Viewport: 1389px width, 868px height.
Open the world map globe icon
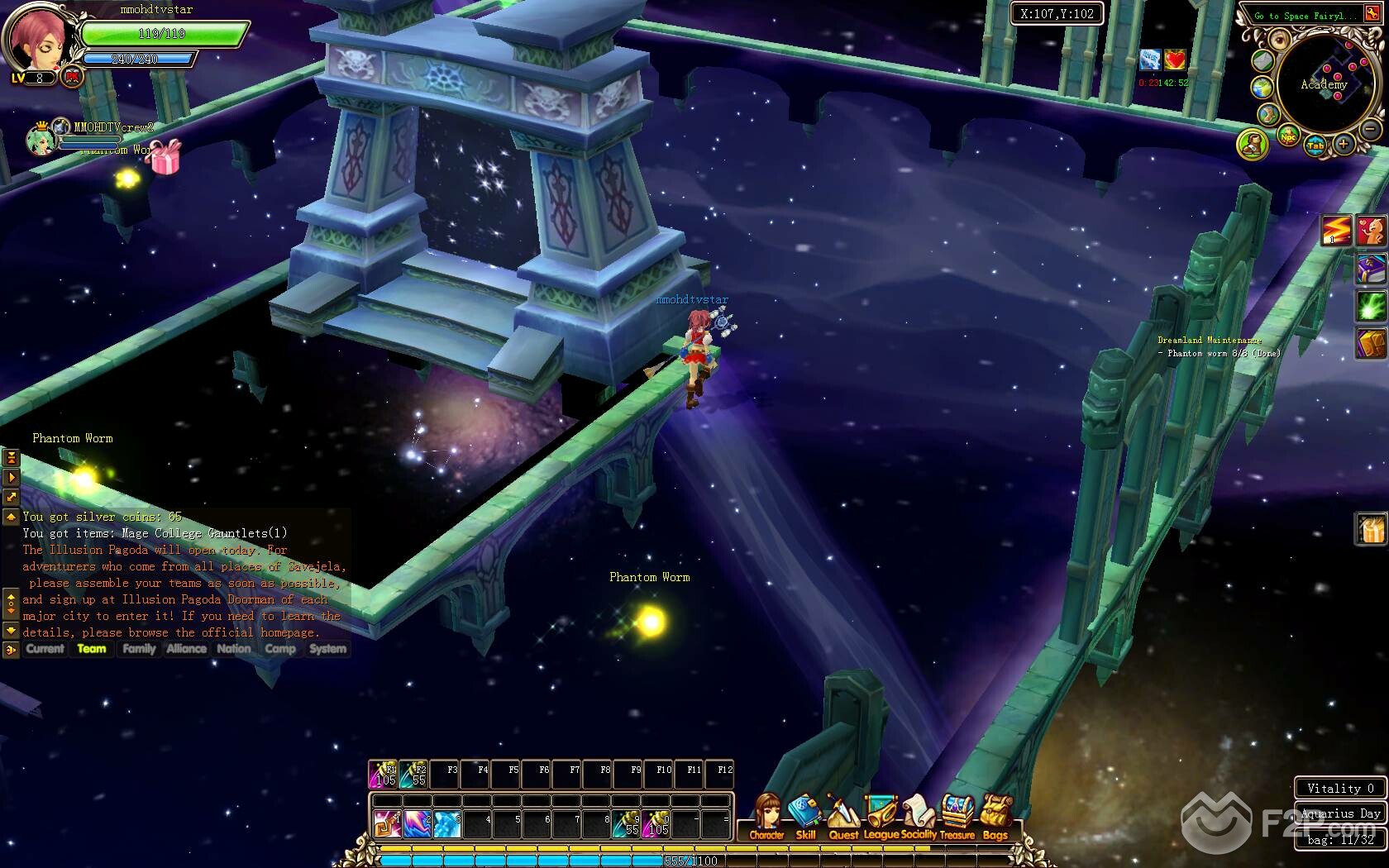pos(1262,88)
